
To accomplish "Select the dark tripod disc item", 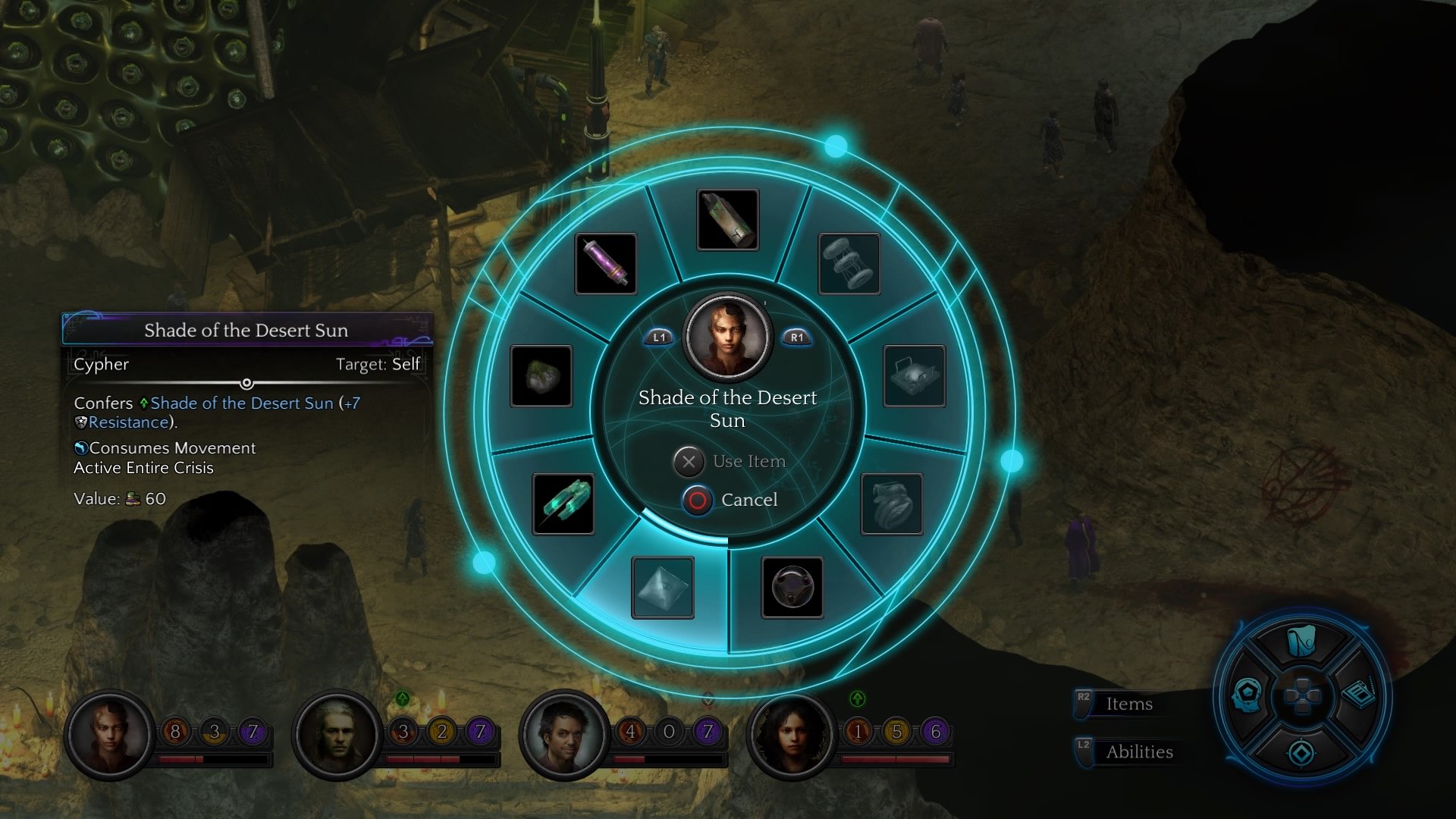I will tap(793, 588).
